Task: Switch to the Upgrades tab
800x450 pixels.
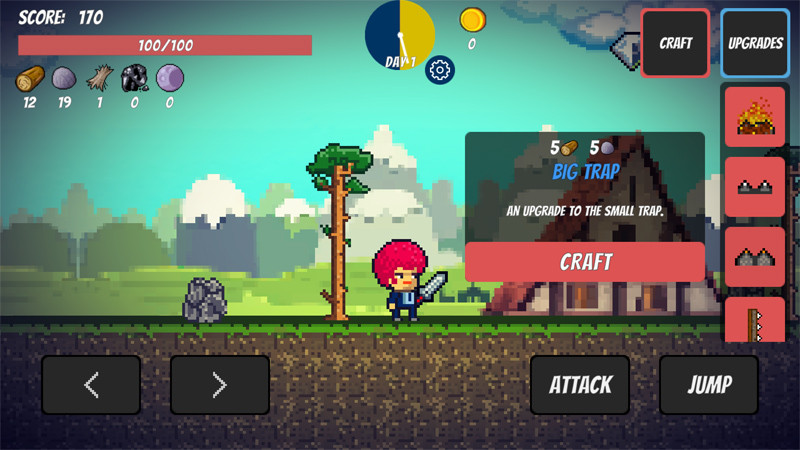Action: pos(755,43)
